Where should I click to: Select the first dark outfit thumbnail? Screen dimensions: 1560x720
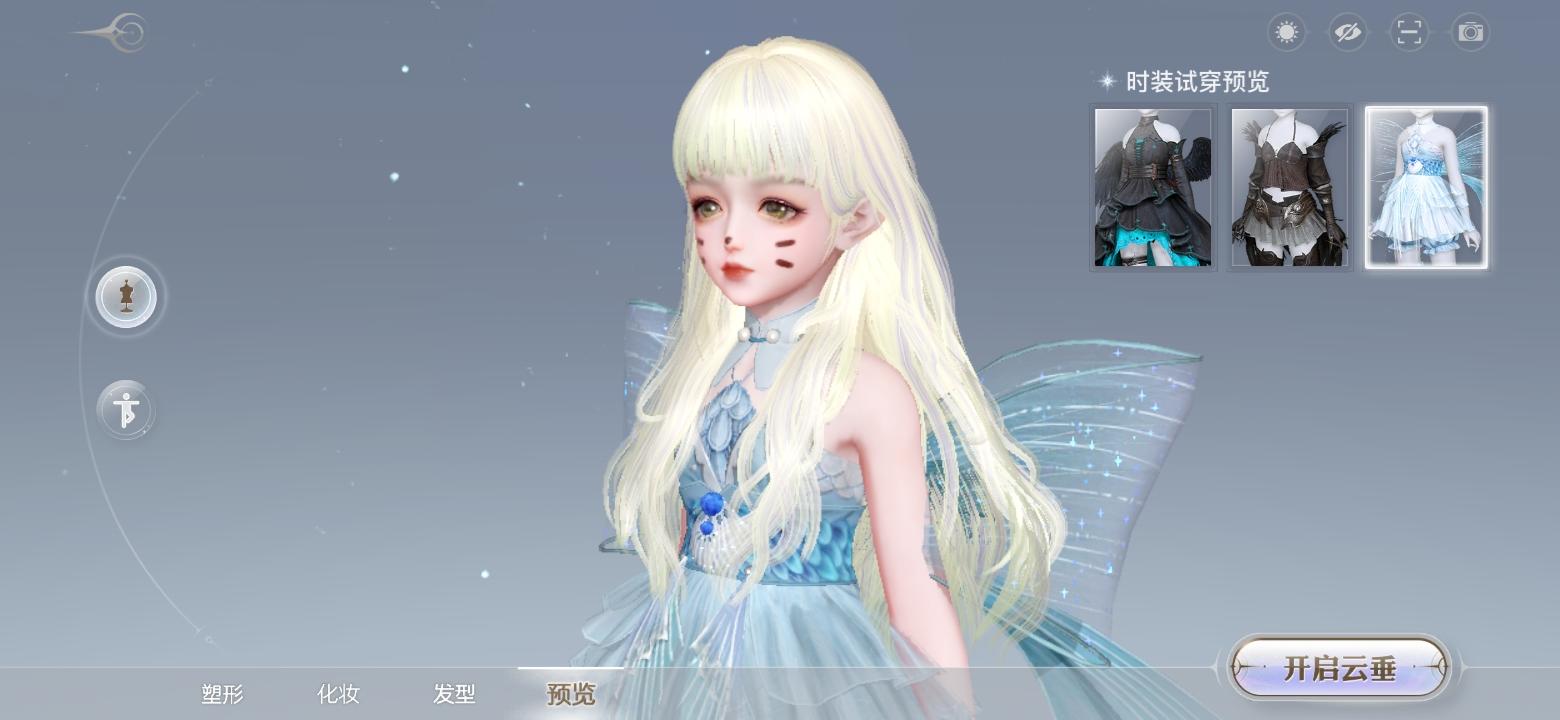click(1152, 187)
